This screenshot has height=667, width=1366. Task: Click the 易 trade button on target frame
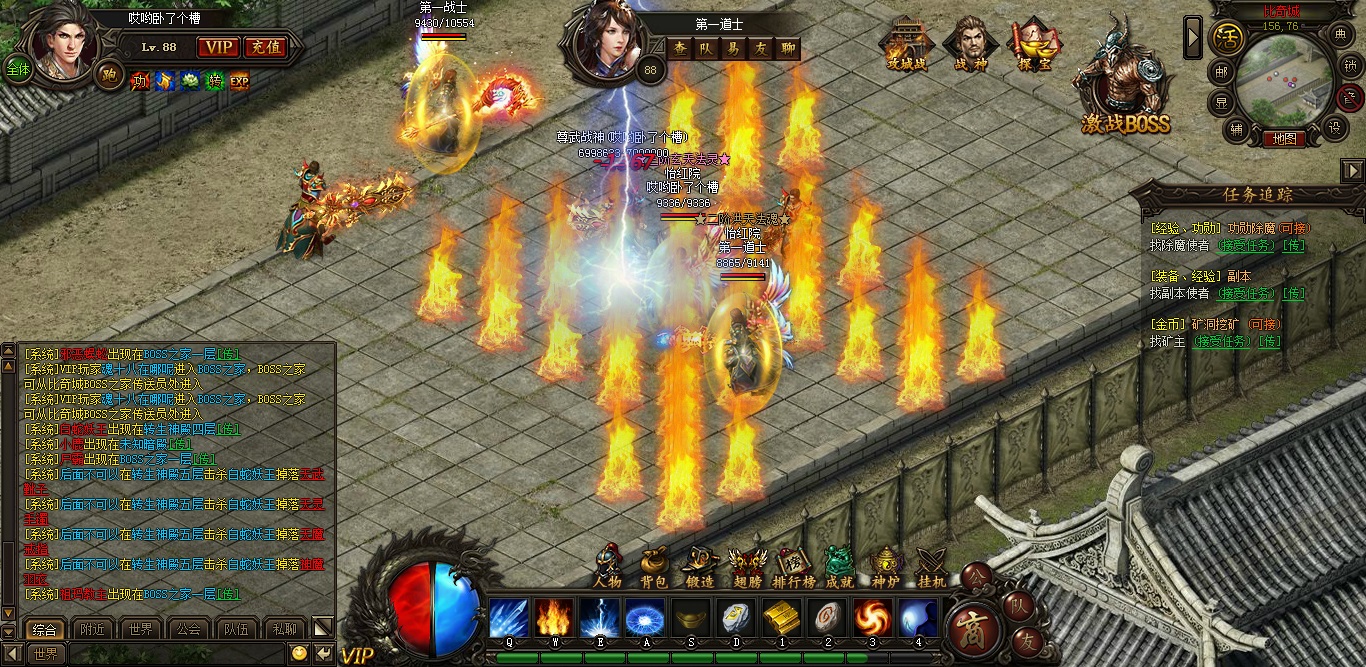pos(733,49)
